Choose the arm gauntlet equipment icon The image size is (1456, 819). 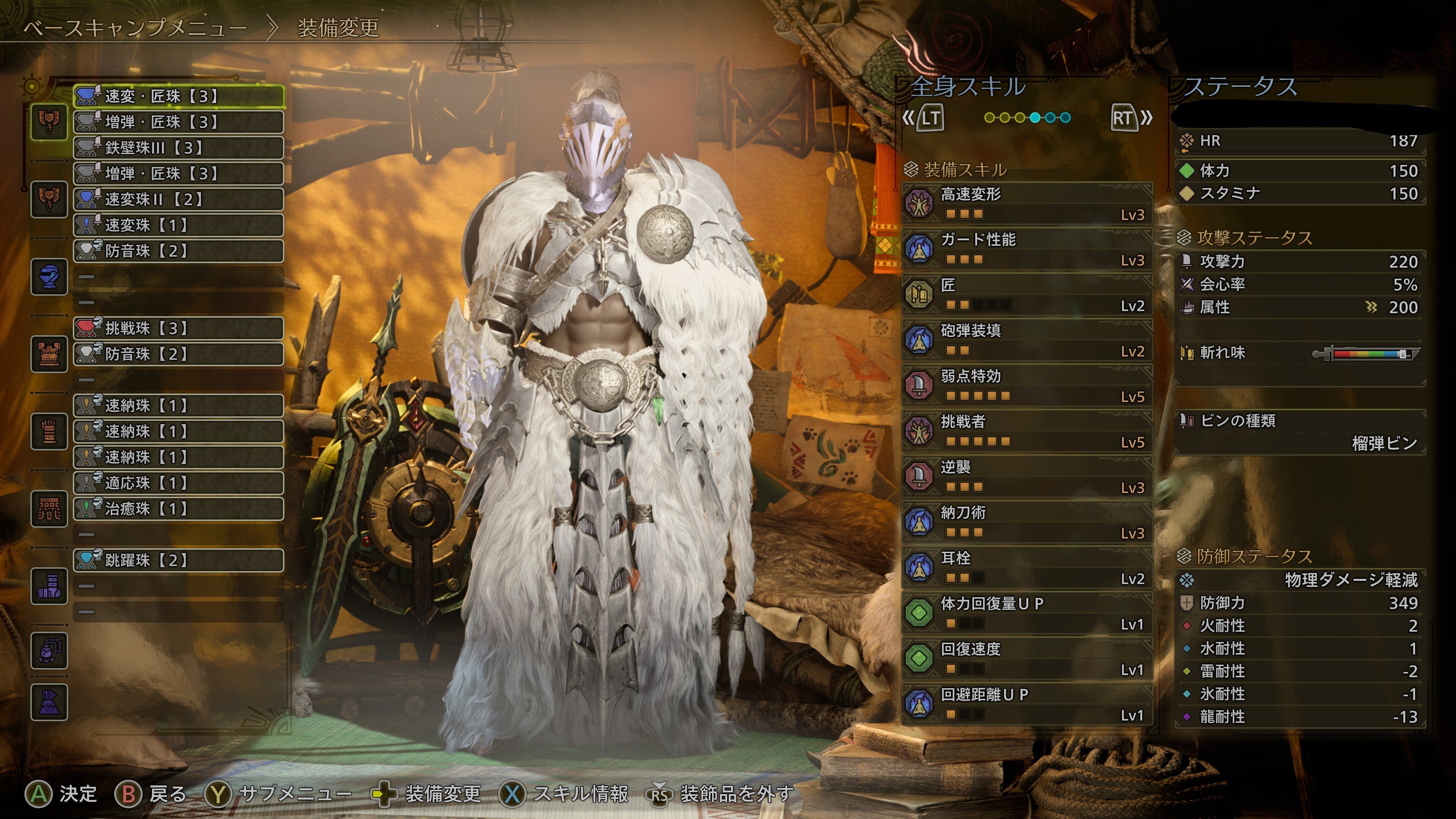click(x=49, y=431)
